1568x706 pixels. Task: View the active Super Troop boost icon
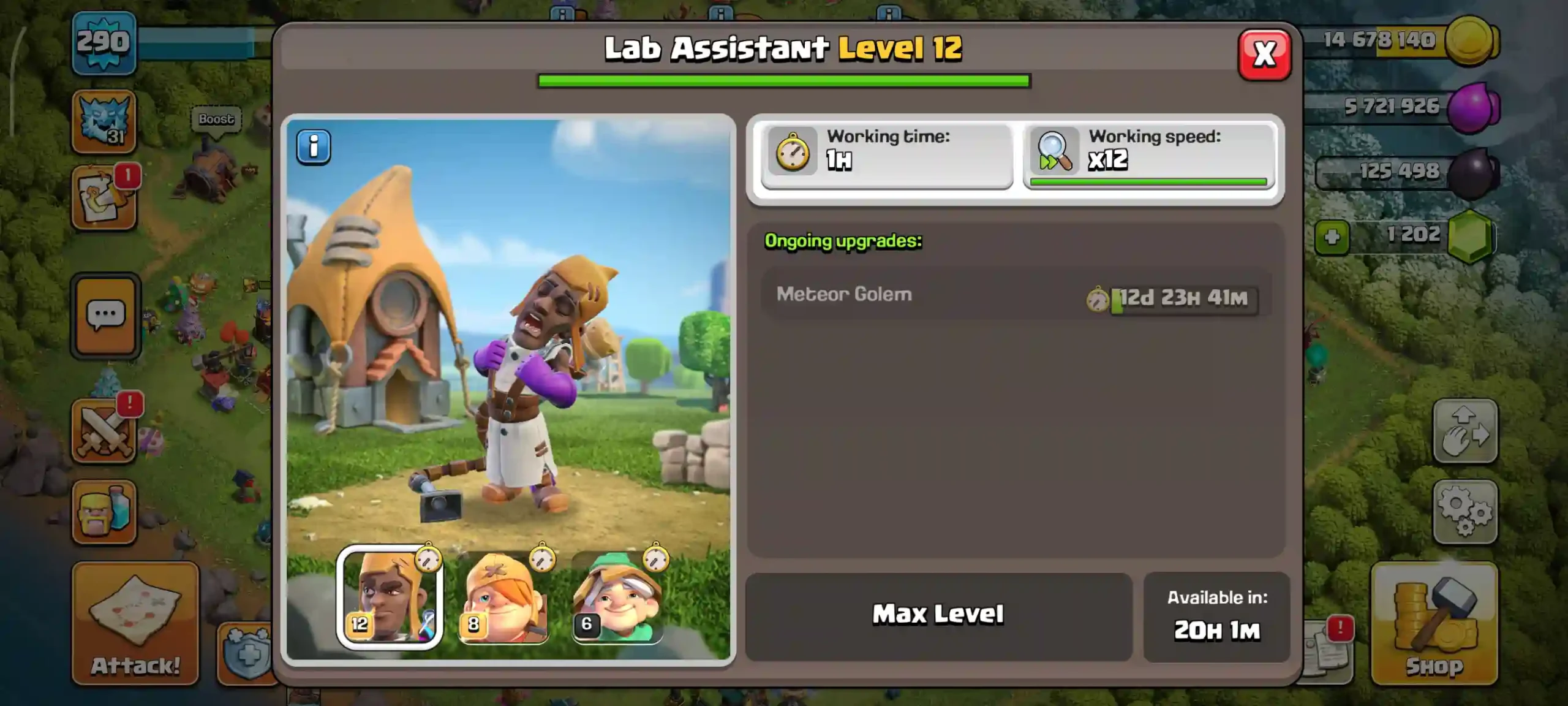104,121
